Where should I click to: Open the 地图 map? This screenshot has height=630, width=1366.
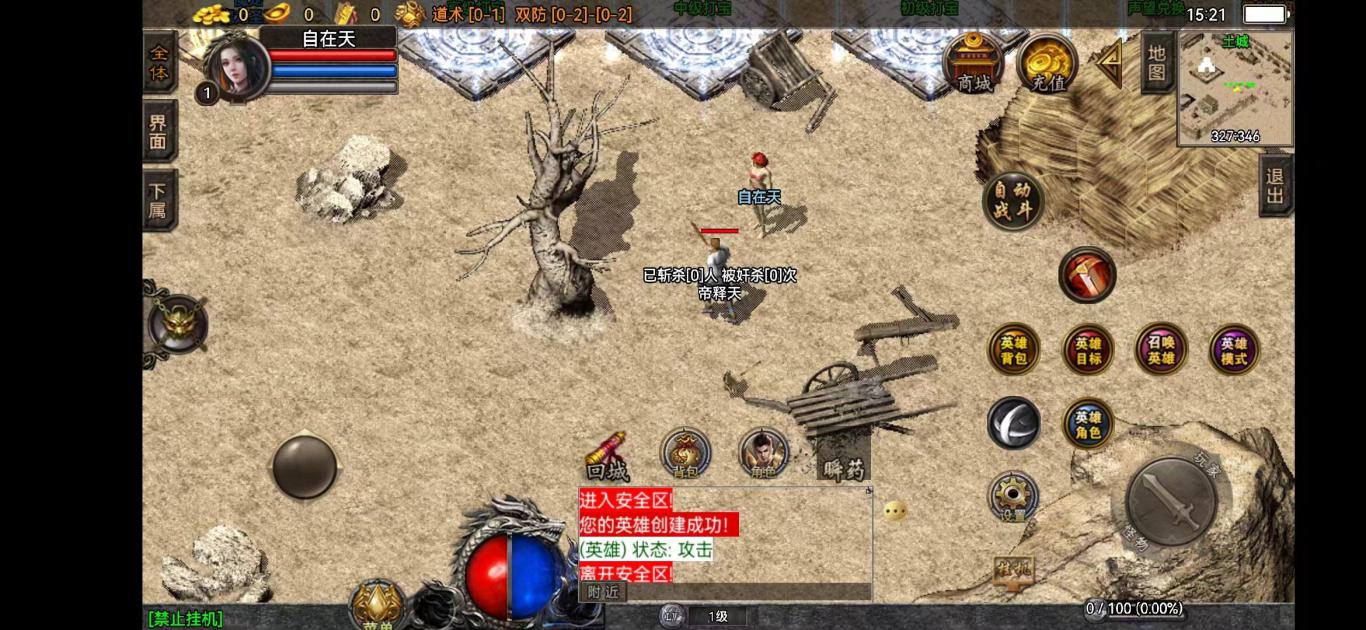tap(1157, 62)
